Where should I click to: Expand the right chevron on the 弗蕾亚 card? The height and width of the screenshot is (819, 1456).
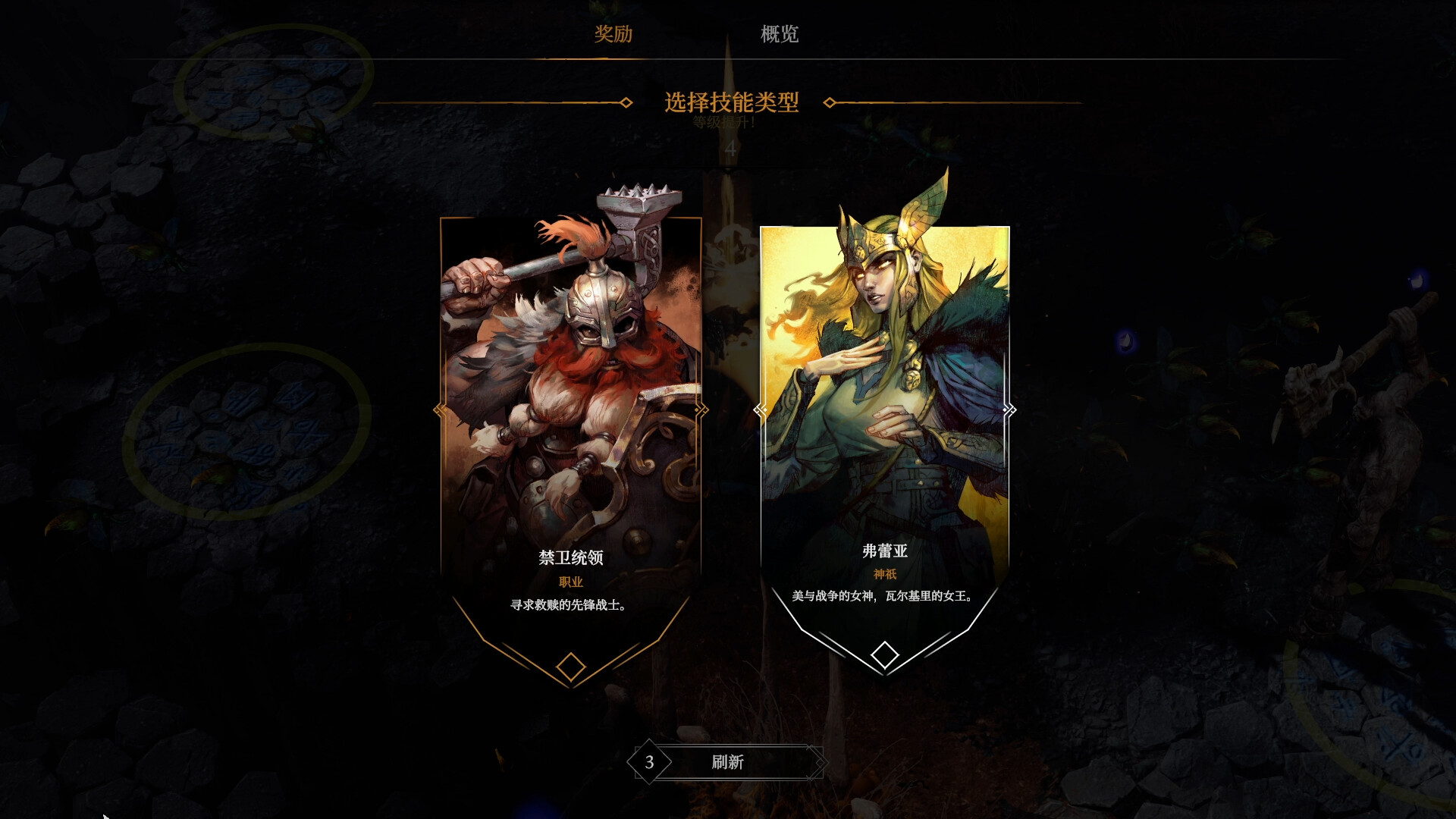coord(1009,410)
